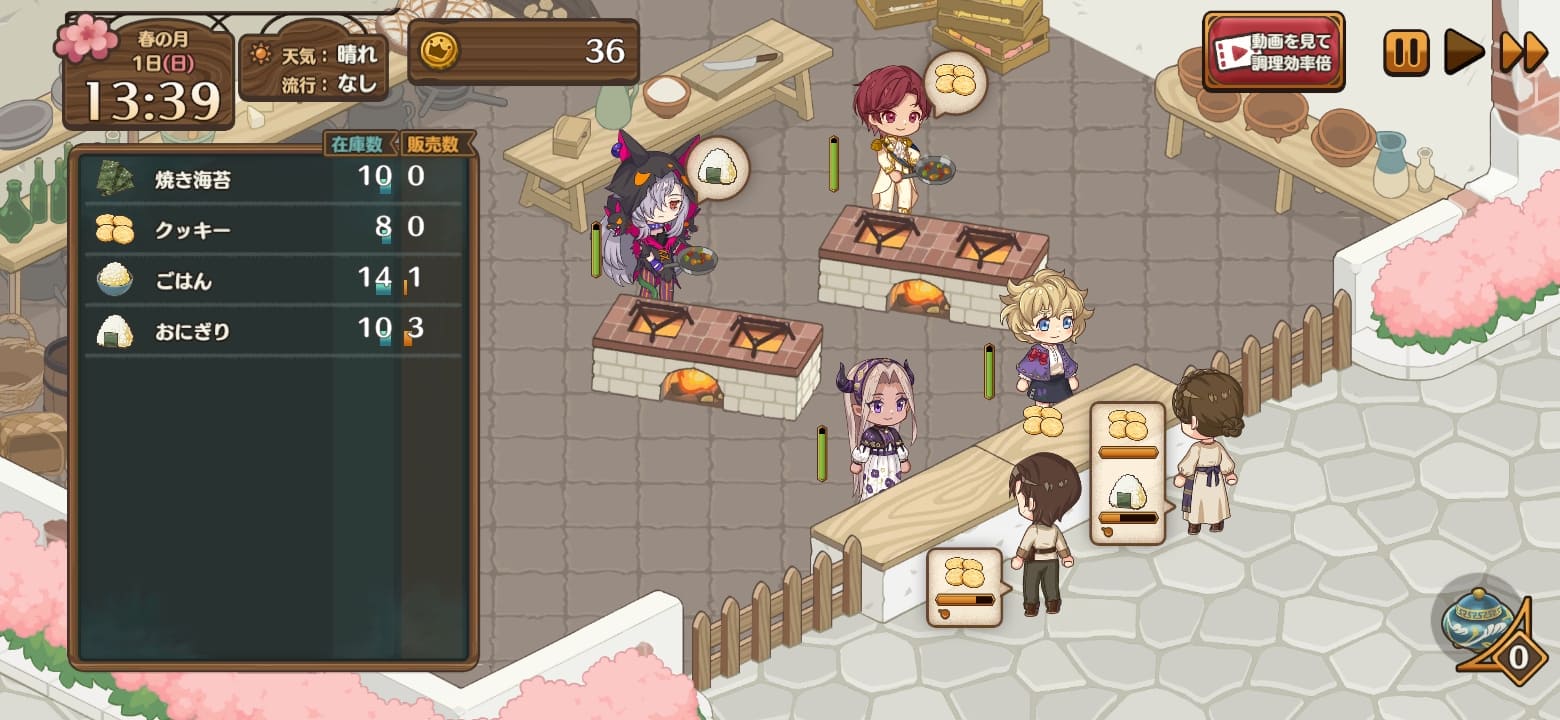Click the 販売数 column header
Viewport: 1560px width, 720px height.
tap(437, 144)
